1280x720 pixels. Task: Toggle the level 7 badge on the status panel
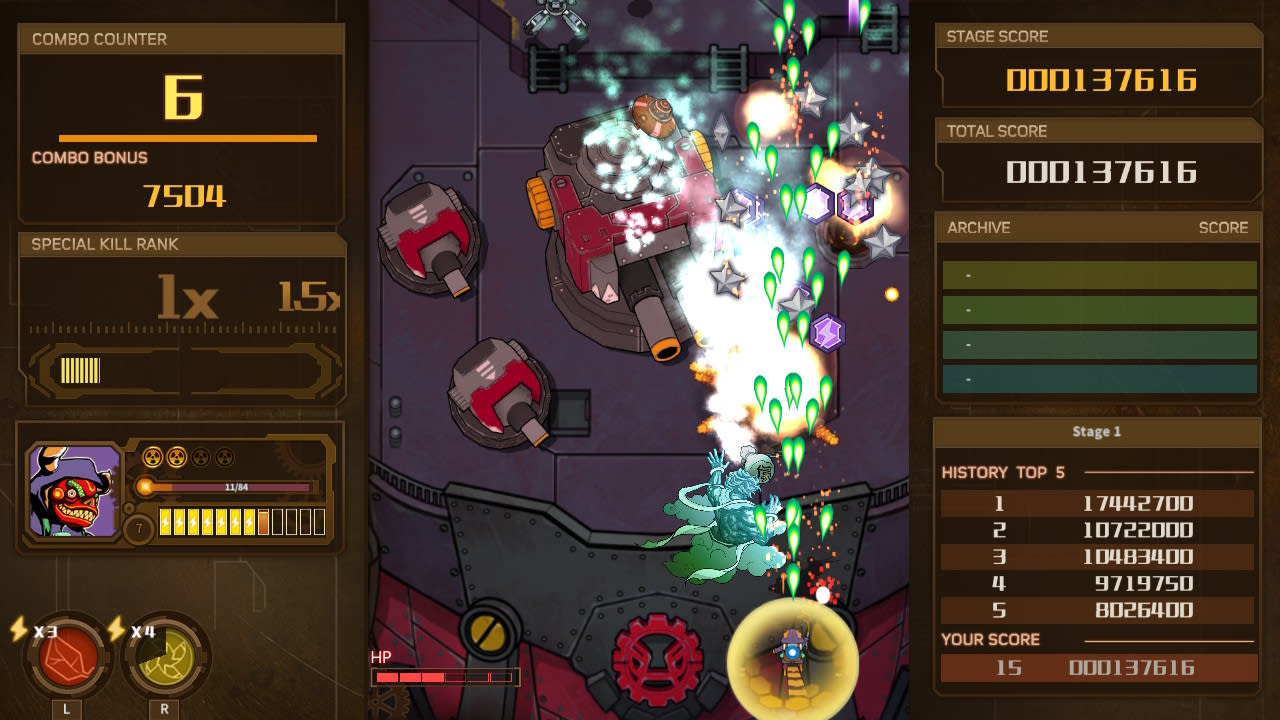click(x=139, y=525)
